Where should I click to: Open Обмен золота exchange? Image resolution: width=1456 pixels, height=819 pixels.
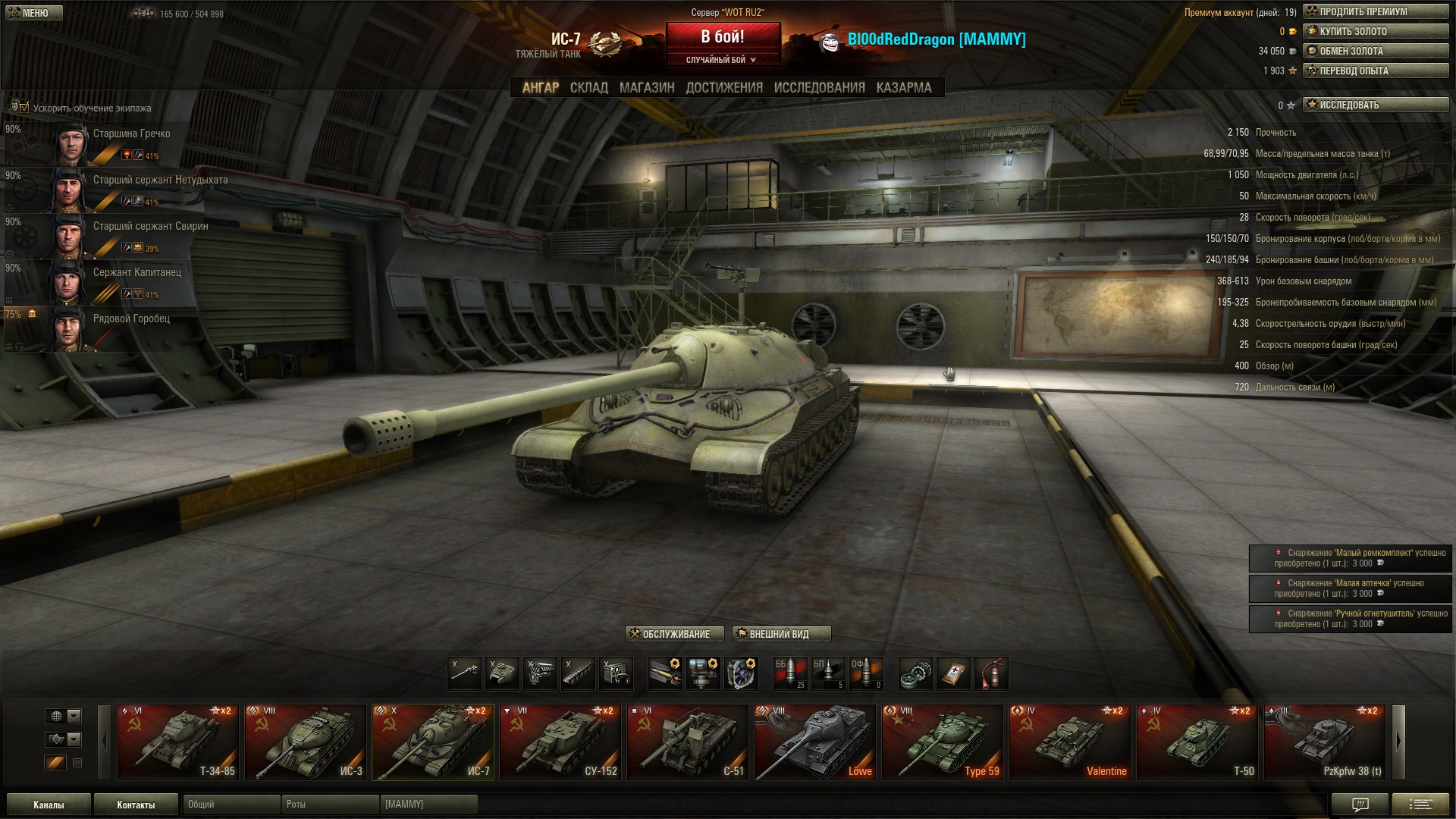click(x=1375, y=51)
